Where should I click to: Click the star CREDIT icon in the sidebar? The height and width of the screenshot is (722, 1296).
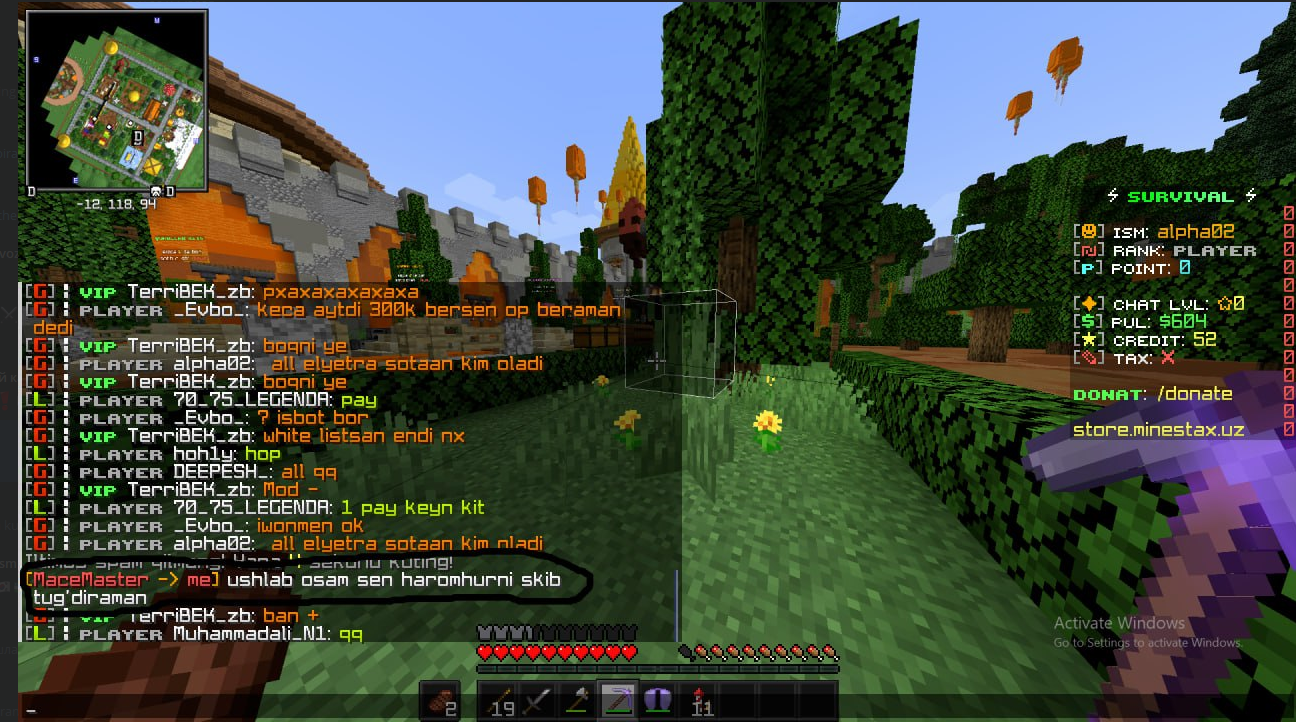pos(1089,338)
